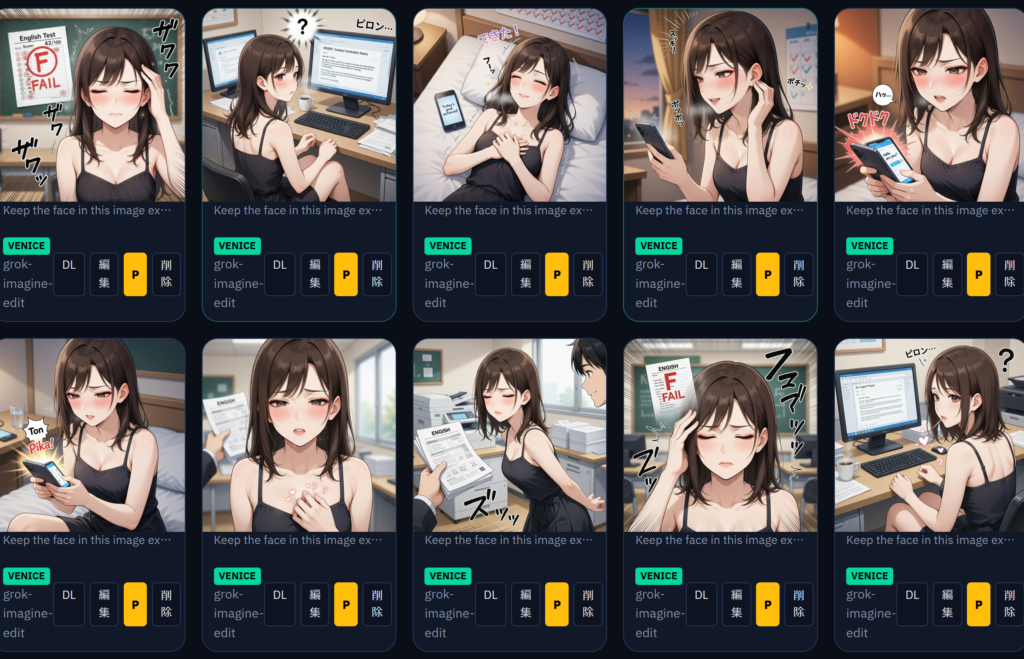Open the night window phone thumbnail
Viewport: 1024px width, 659px height.
(720, 105)
